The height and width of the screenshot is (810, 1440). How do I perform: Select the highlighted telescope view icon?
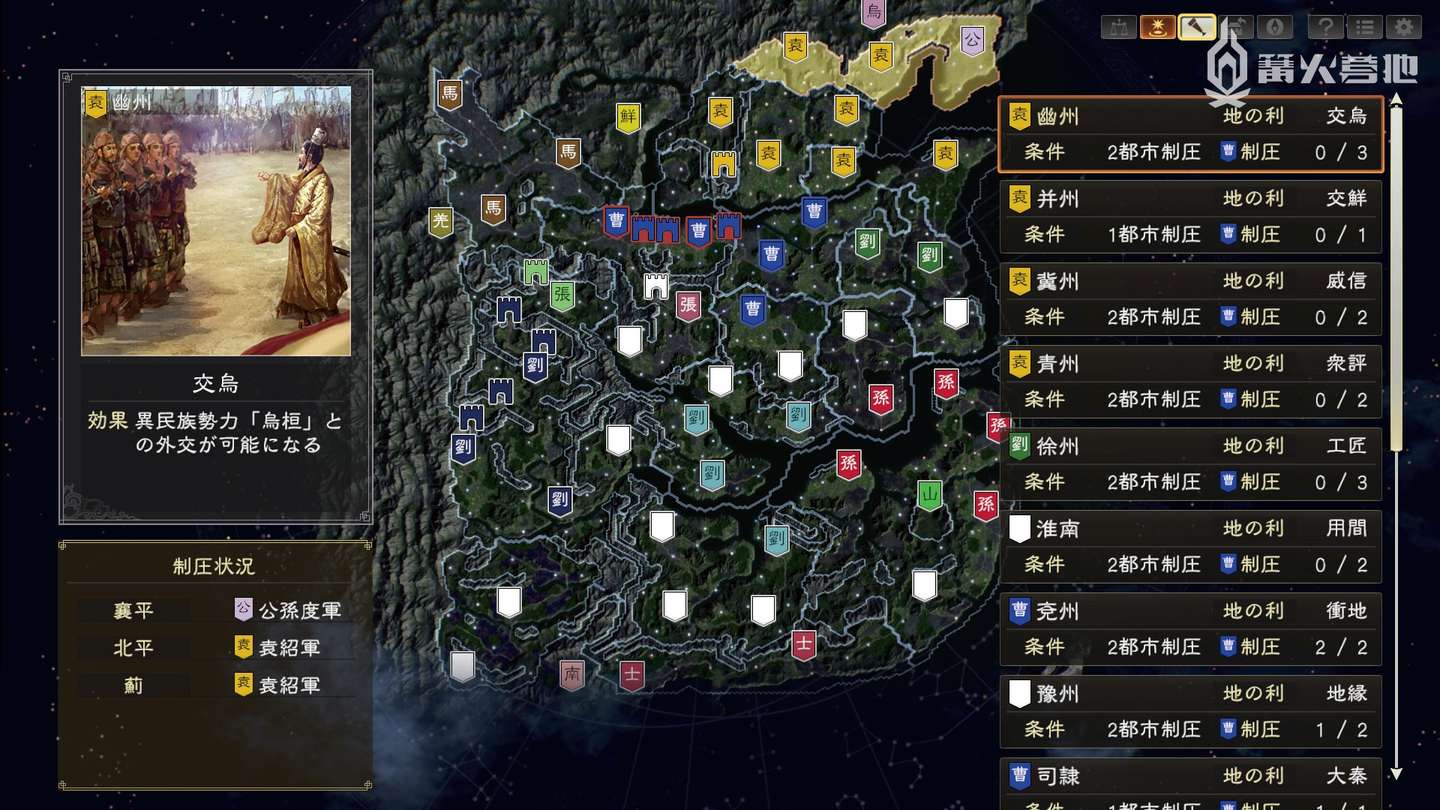[1196, 27]
